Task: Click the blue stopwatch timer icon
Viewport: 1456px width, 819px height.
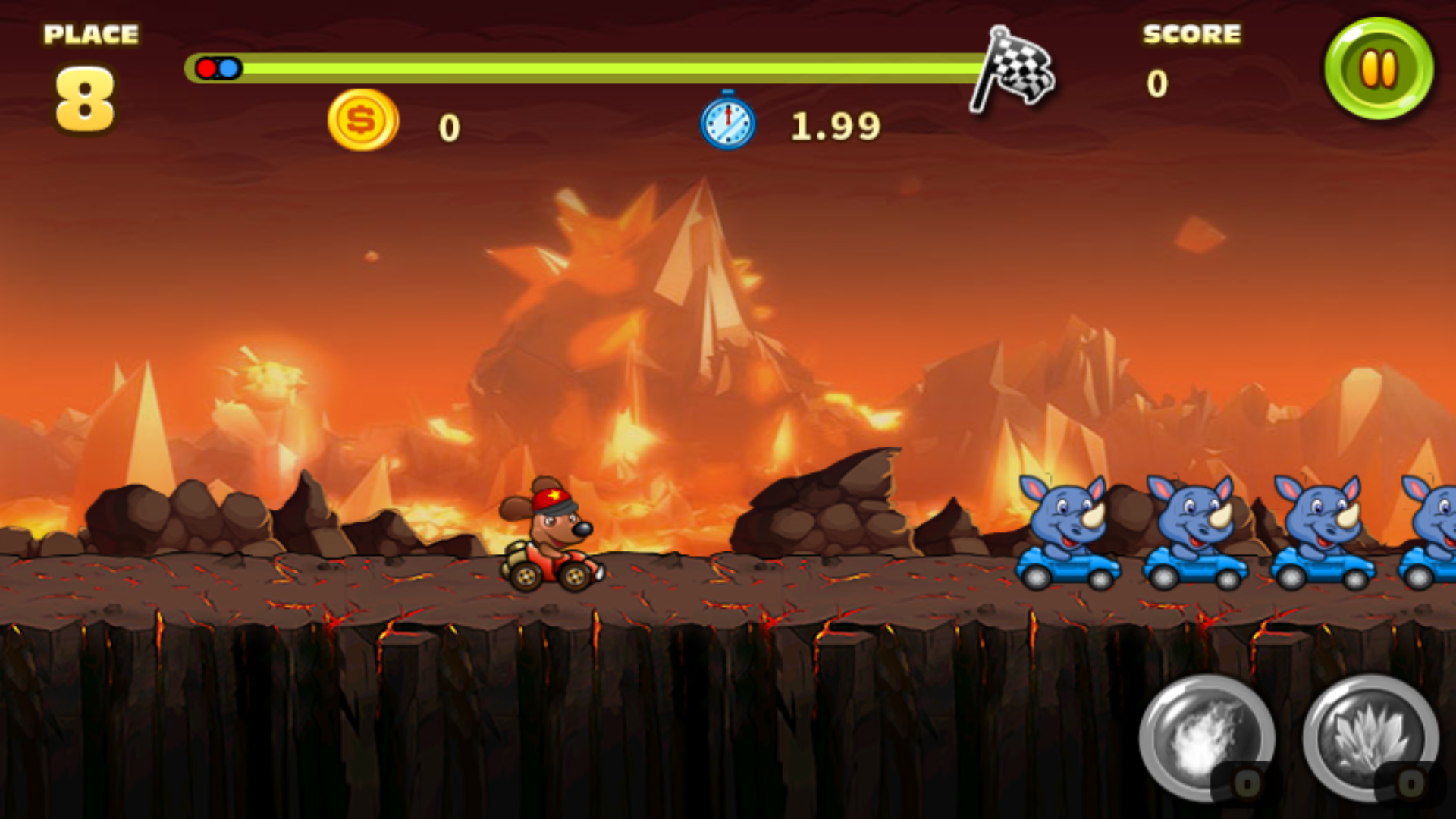Action: coord(726,121)
